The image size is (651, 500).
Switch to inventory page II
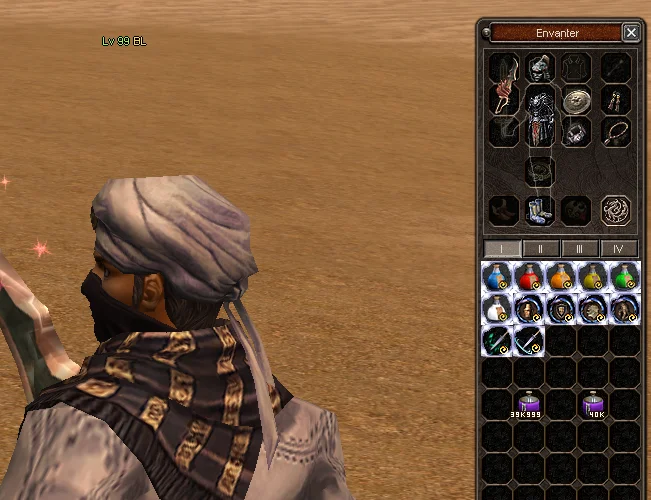tap(541, 248)
